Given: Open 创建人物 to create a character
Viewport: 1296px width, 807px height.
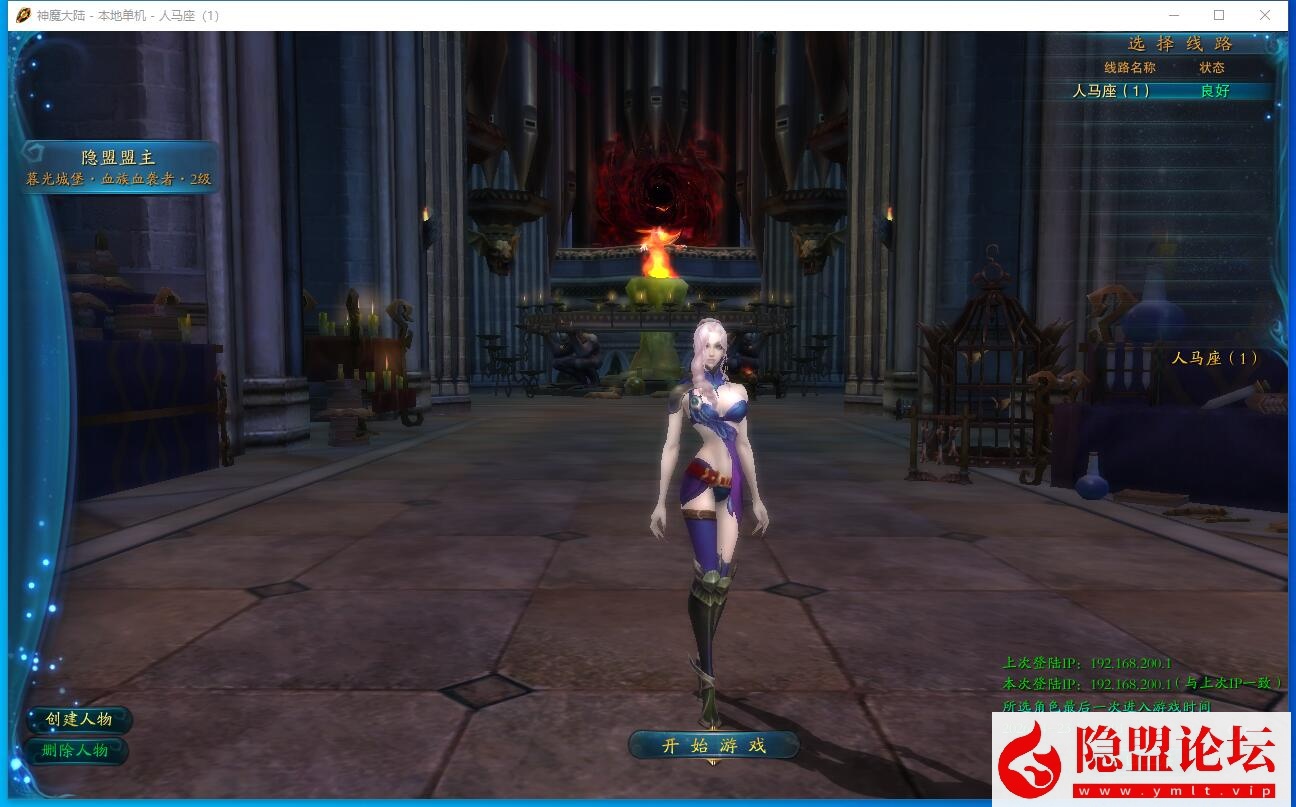Looking at the screenshot, I should [79, 719].
